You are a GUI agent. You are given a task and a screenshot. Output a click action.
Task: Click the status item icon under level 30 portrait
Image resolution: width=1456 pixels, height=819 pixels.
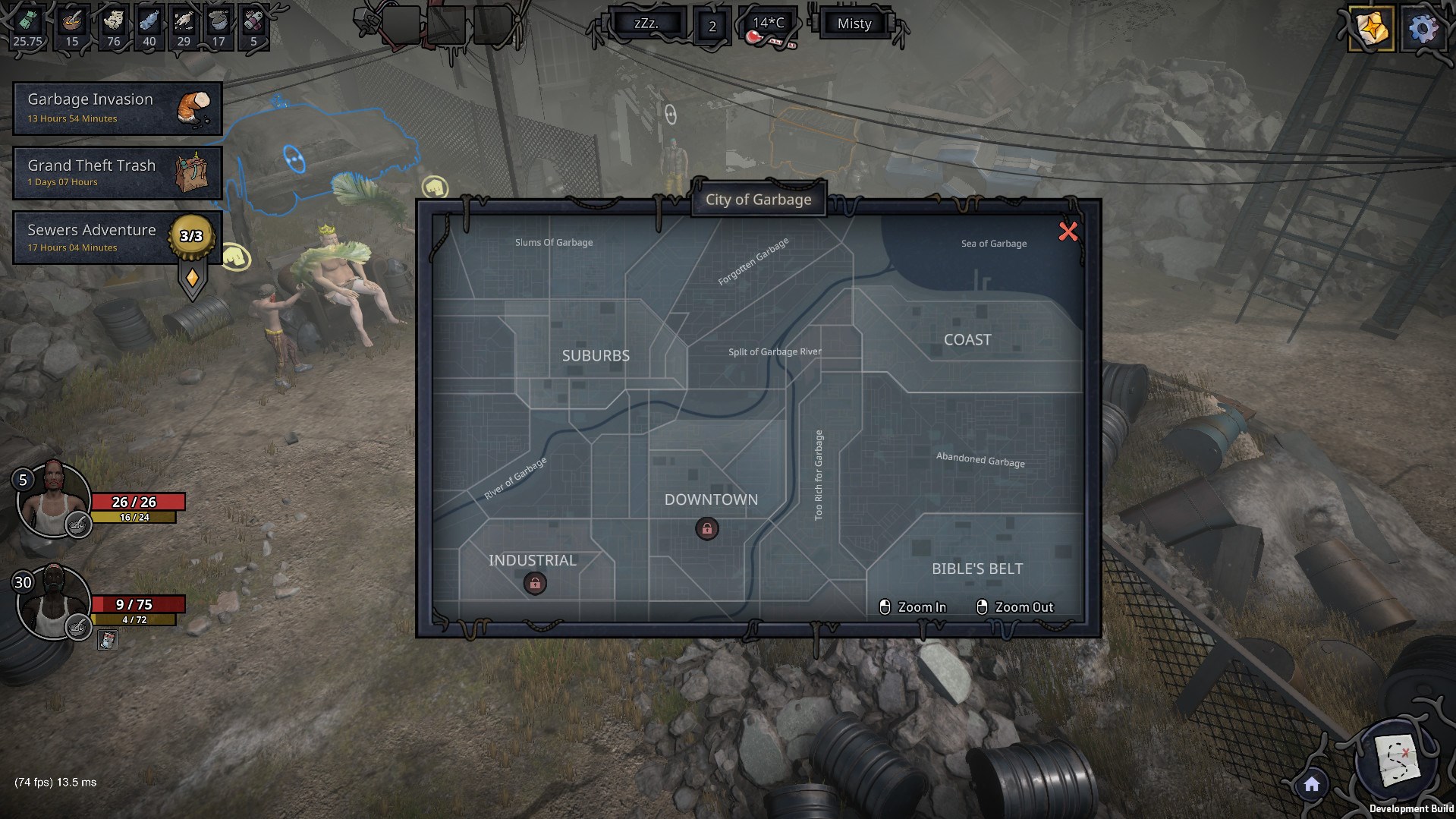click(107, 641)
